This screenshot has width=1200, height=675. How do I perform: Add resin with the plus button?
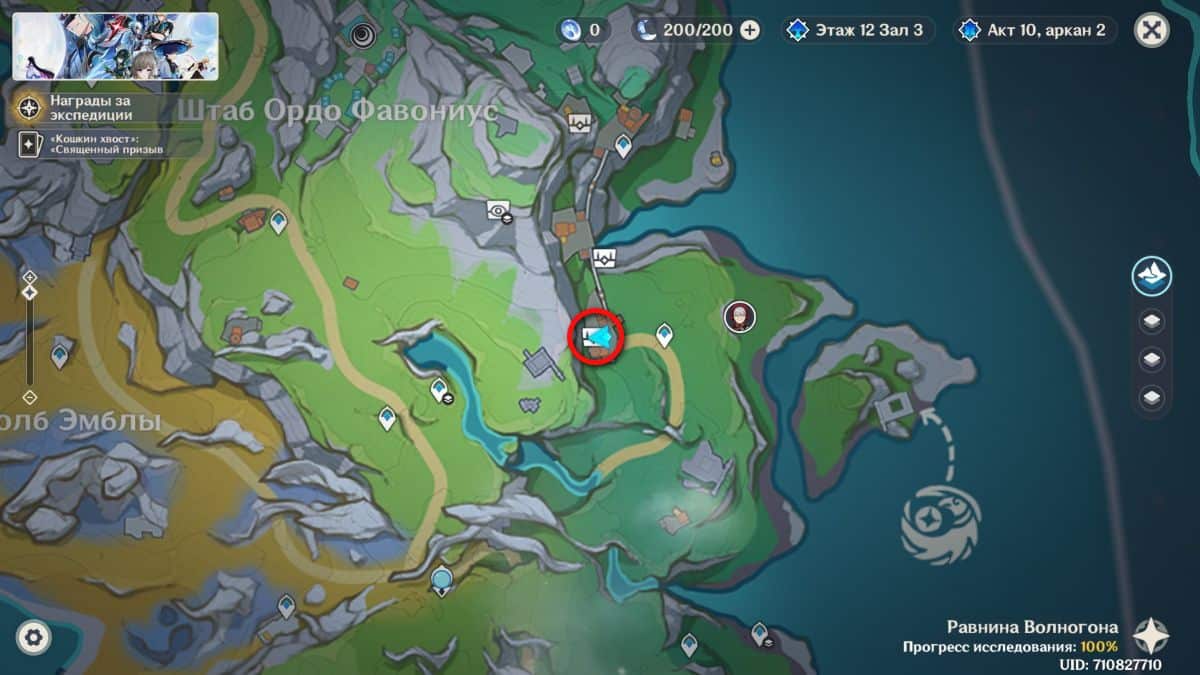pos(749,30)
